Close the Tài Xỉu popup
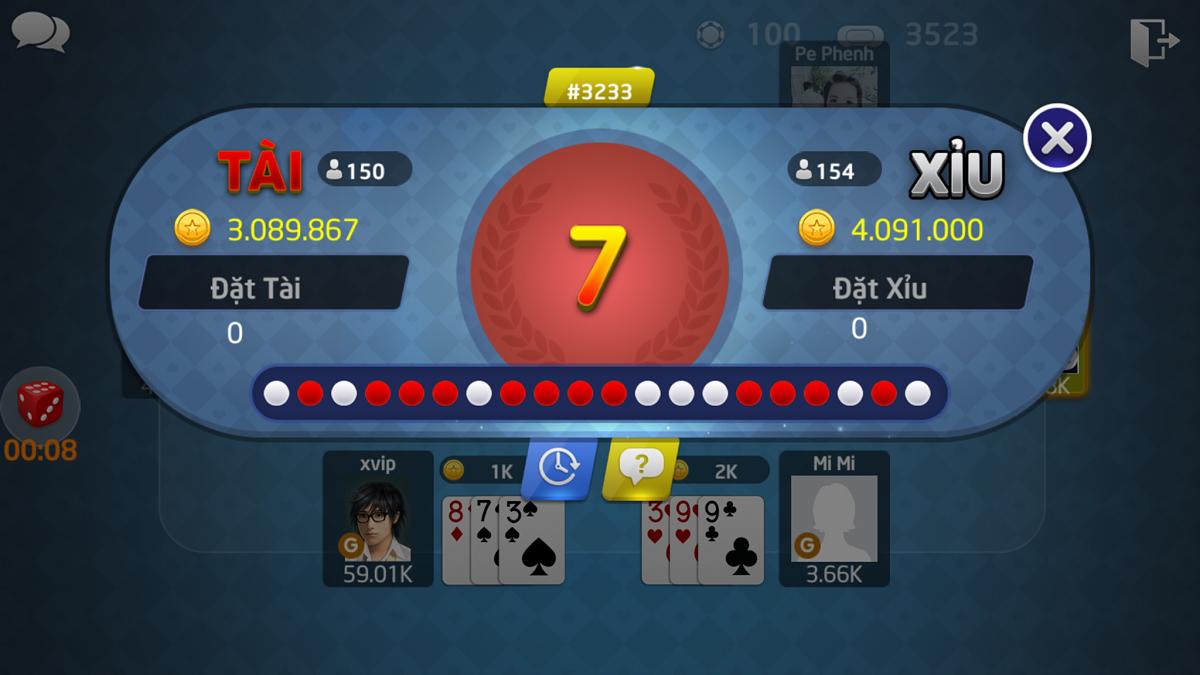The width and height of the screenshot is (1200, 675). [x=1057, y=138]
